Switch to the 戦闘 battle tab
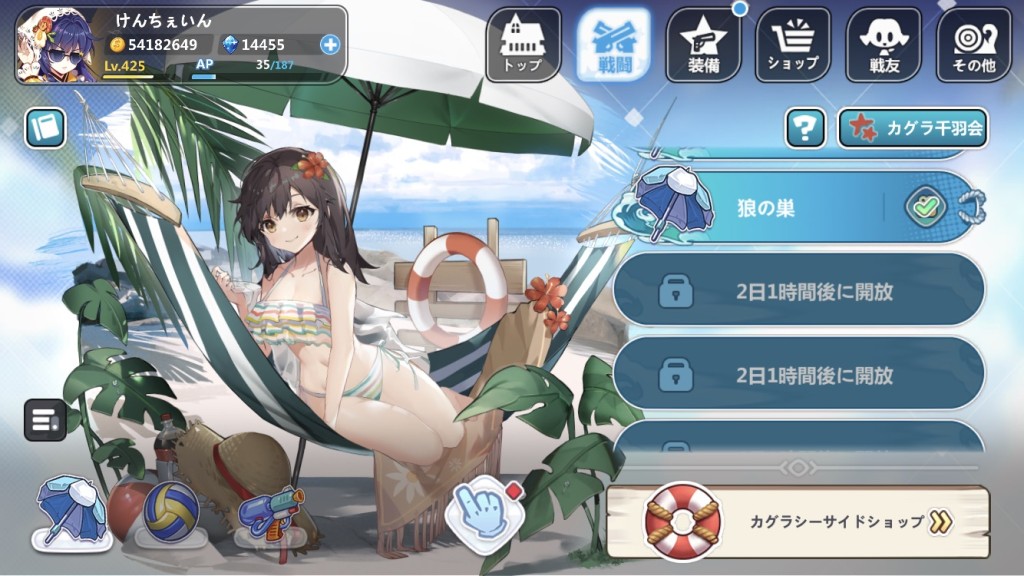1024x576 pixels. 613,44
